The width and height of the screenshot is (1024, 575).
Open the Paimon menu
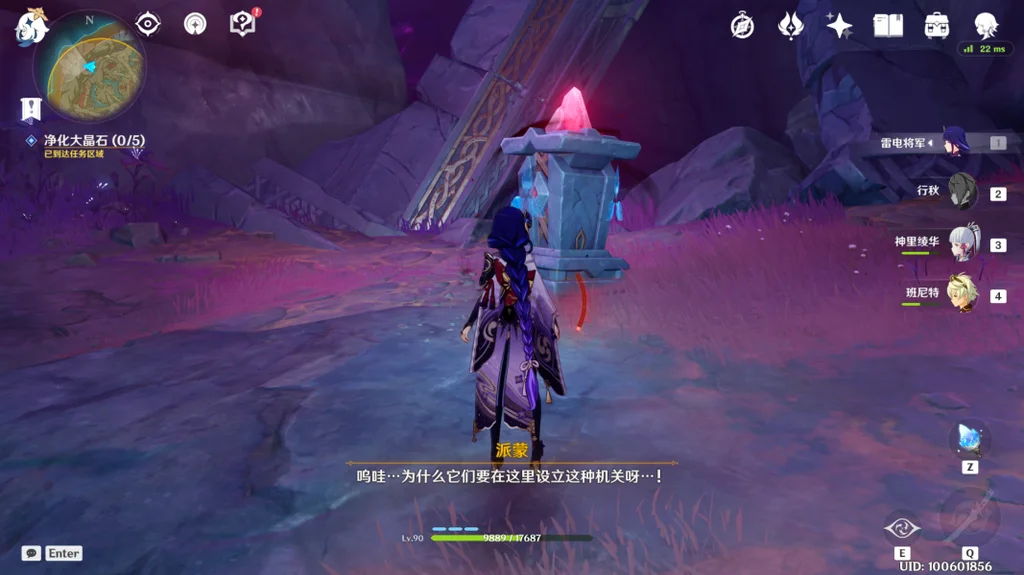30,25
